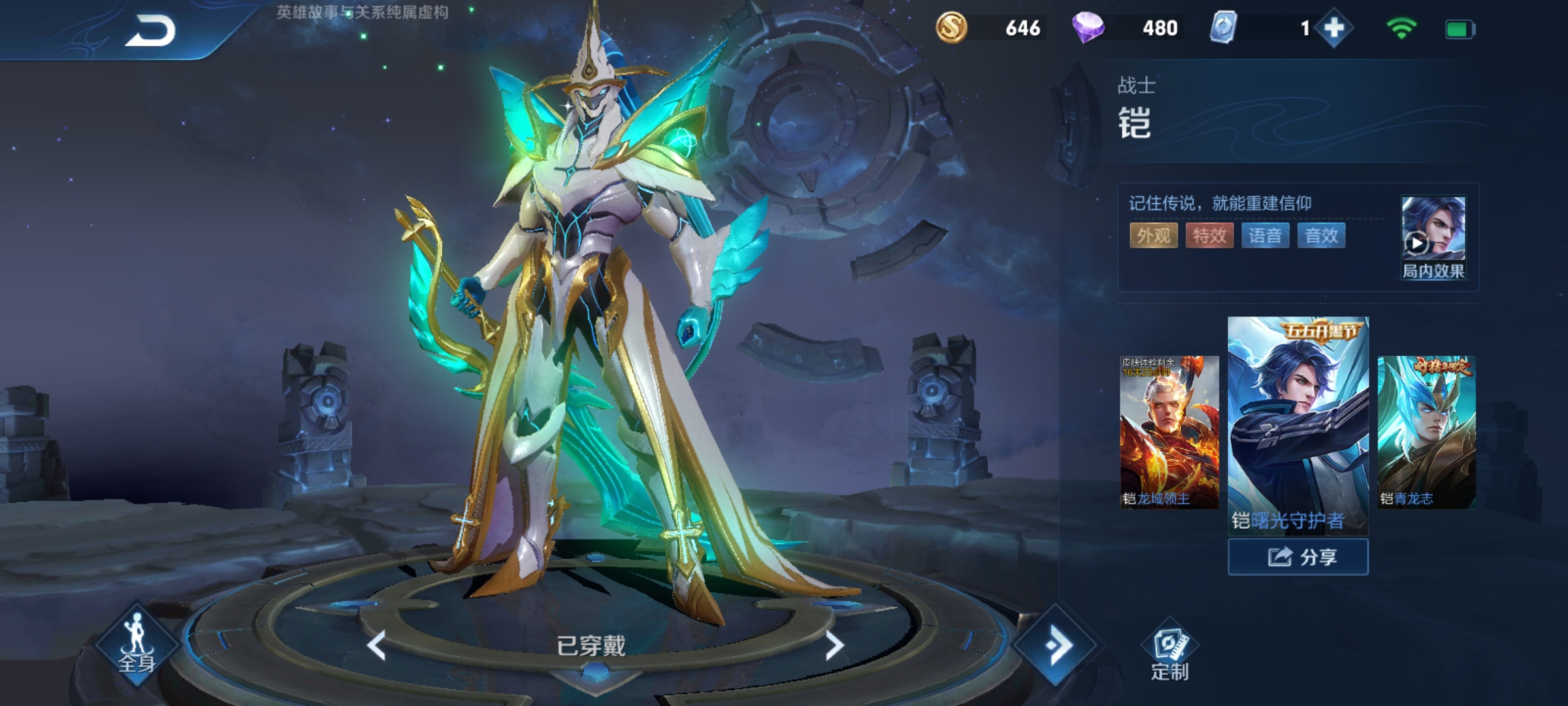Select the 特效 effects tag

point(1209,235)
